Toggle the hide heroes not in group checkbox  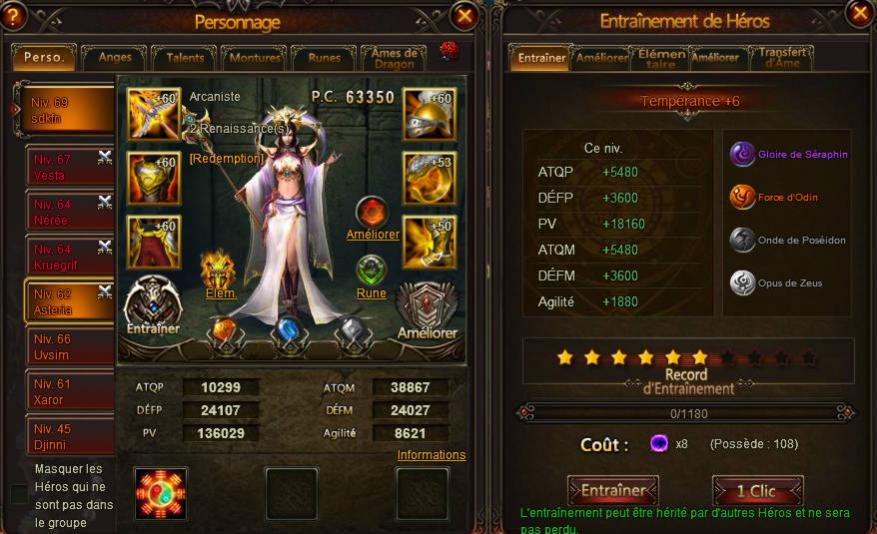[19, 494]
